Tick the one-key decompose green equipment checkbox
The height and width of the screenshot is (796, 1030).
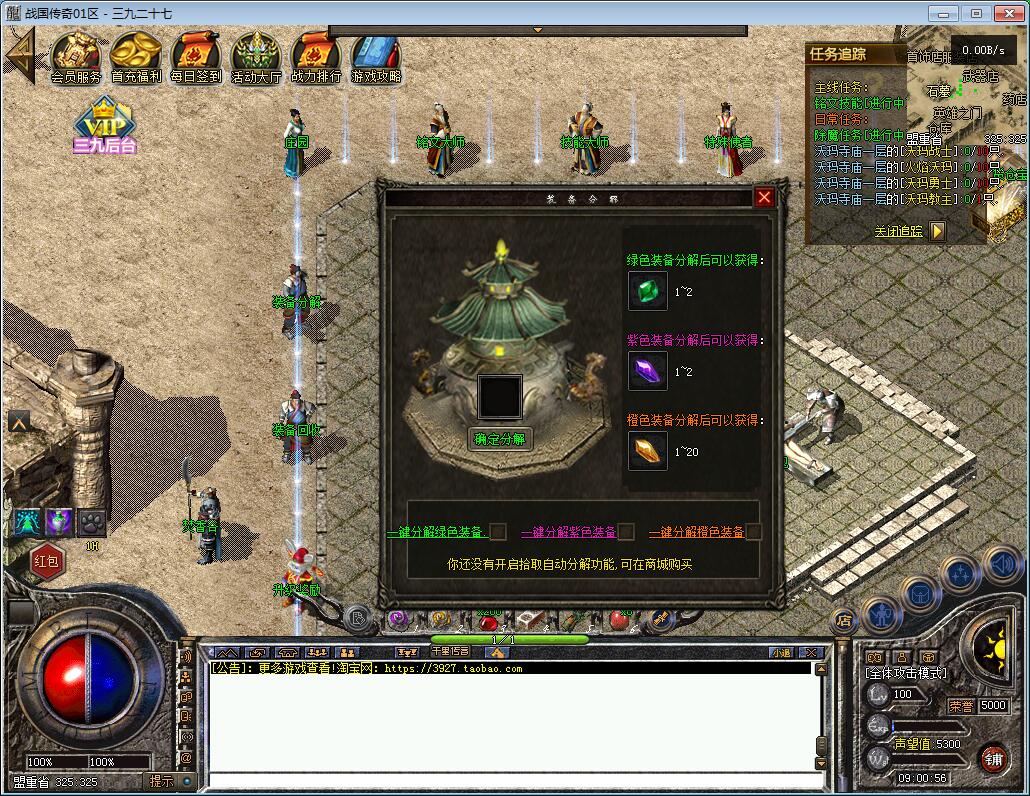[498, 532]
